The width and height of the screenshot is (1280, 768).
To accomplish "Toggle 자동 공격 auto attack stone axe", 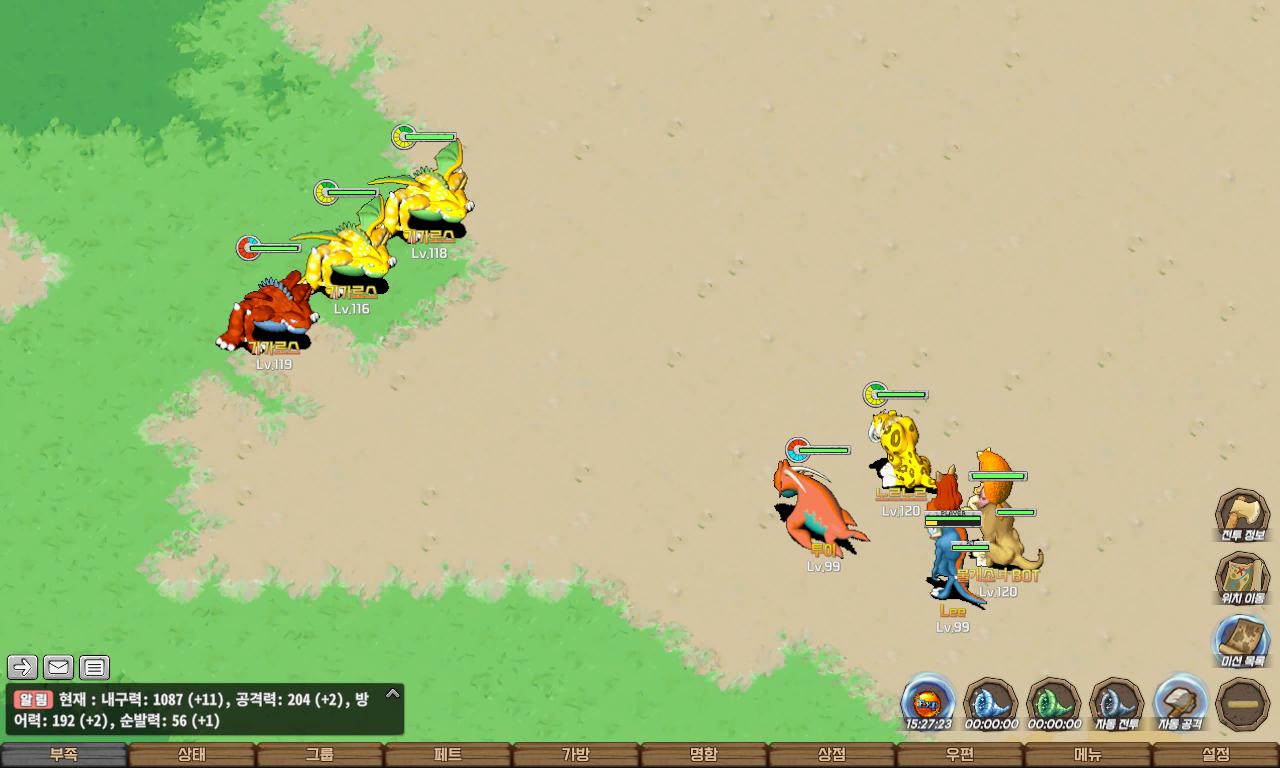I will (1180, 702).
